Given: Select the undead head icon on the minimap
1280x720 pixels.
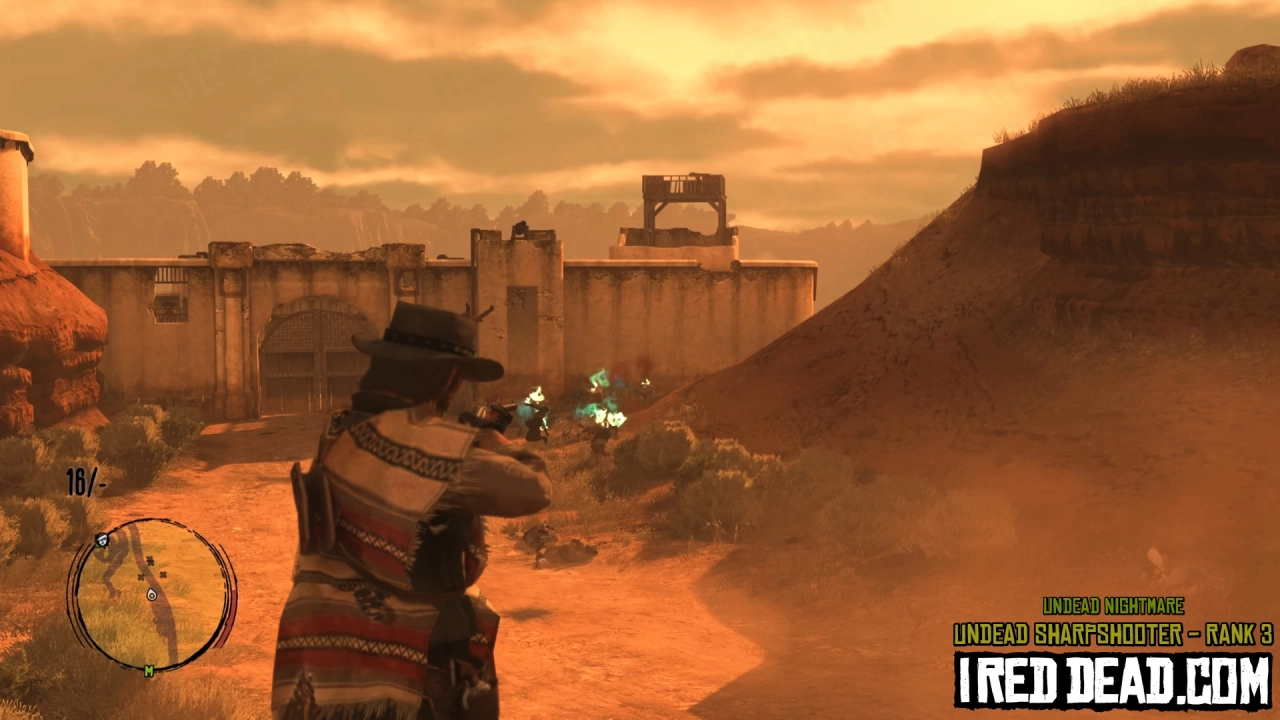Looking at the screenshot, I should tap(102, 540).
